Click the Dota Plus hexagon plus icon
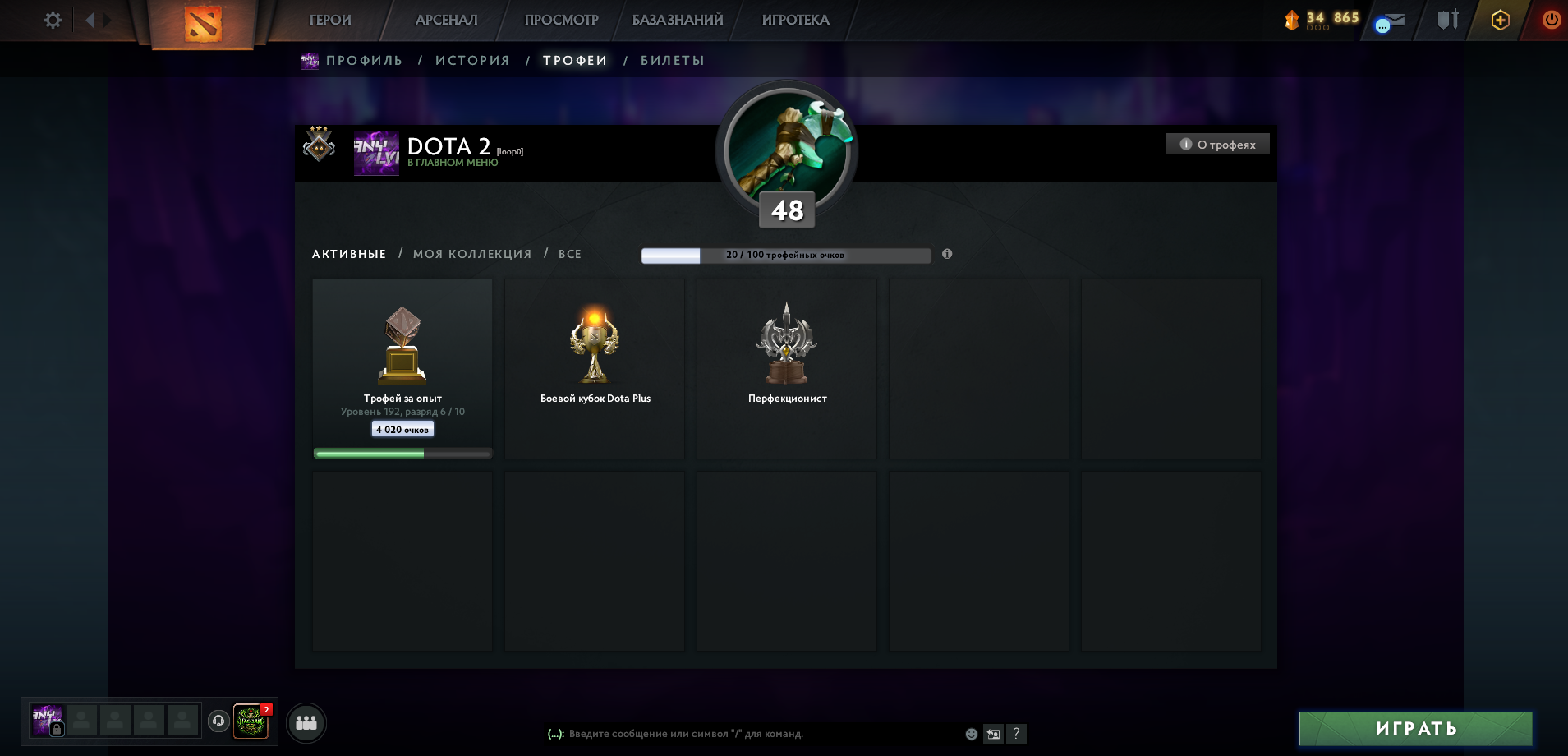1568x756 pixels. click(1499, 20)
